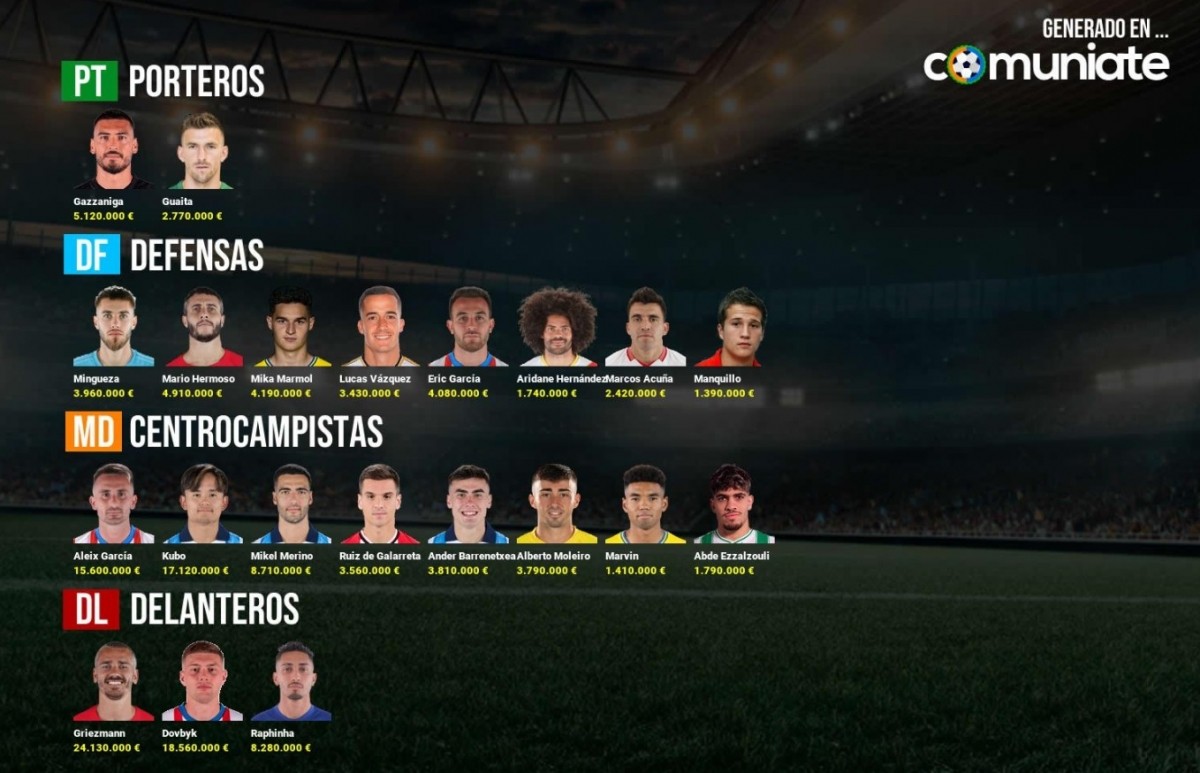Select goalkeeper Gazzaniga's player card

pos(113,150)
